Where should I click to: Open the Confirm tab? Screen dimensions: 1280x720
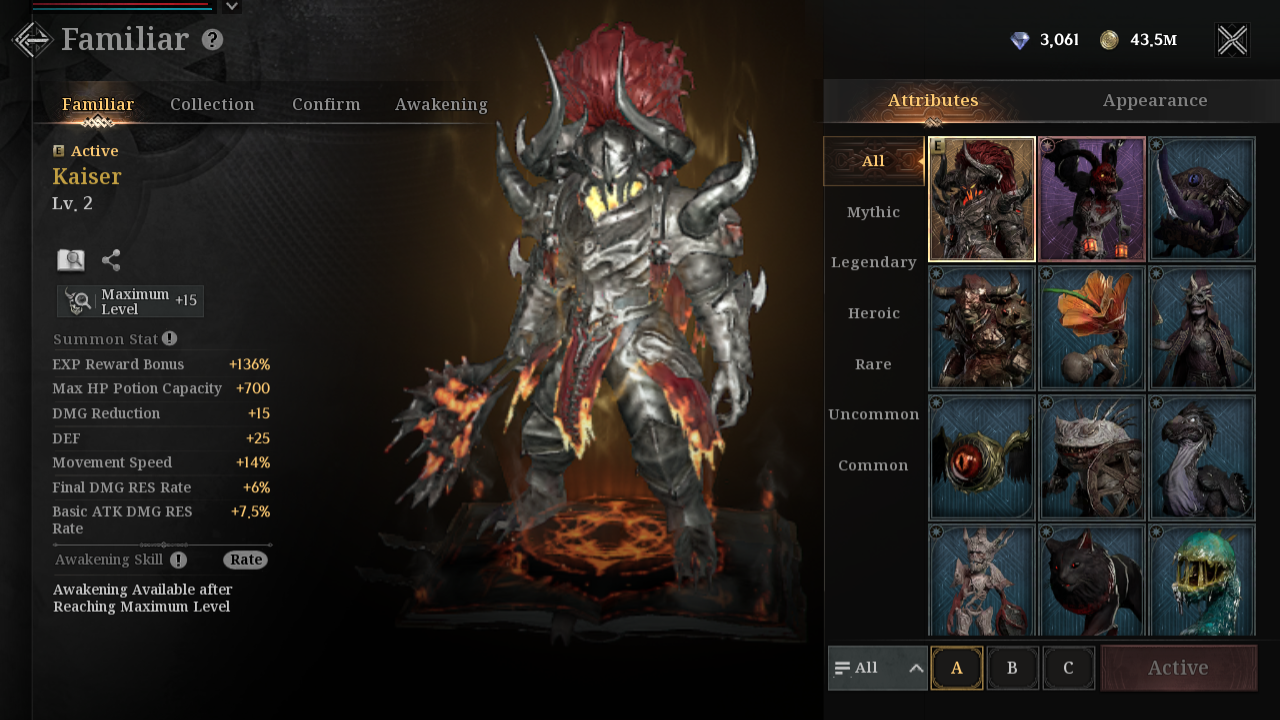pos(326,104)
